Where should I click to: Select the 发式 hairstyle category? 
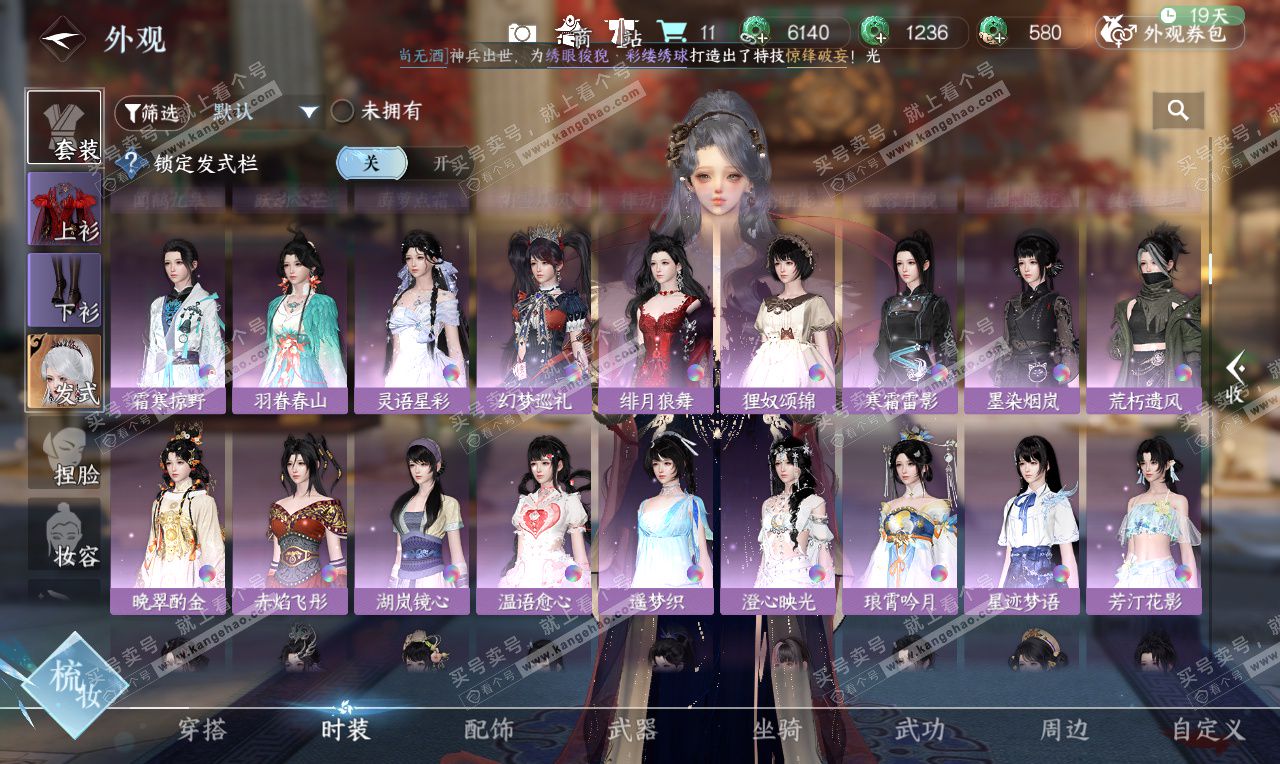click(x=64, y=371)
